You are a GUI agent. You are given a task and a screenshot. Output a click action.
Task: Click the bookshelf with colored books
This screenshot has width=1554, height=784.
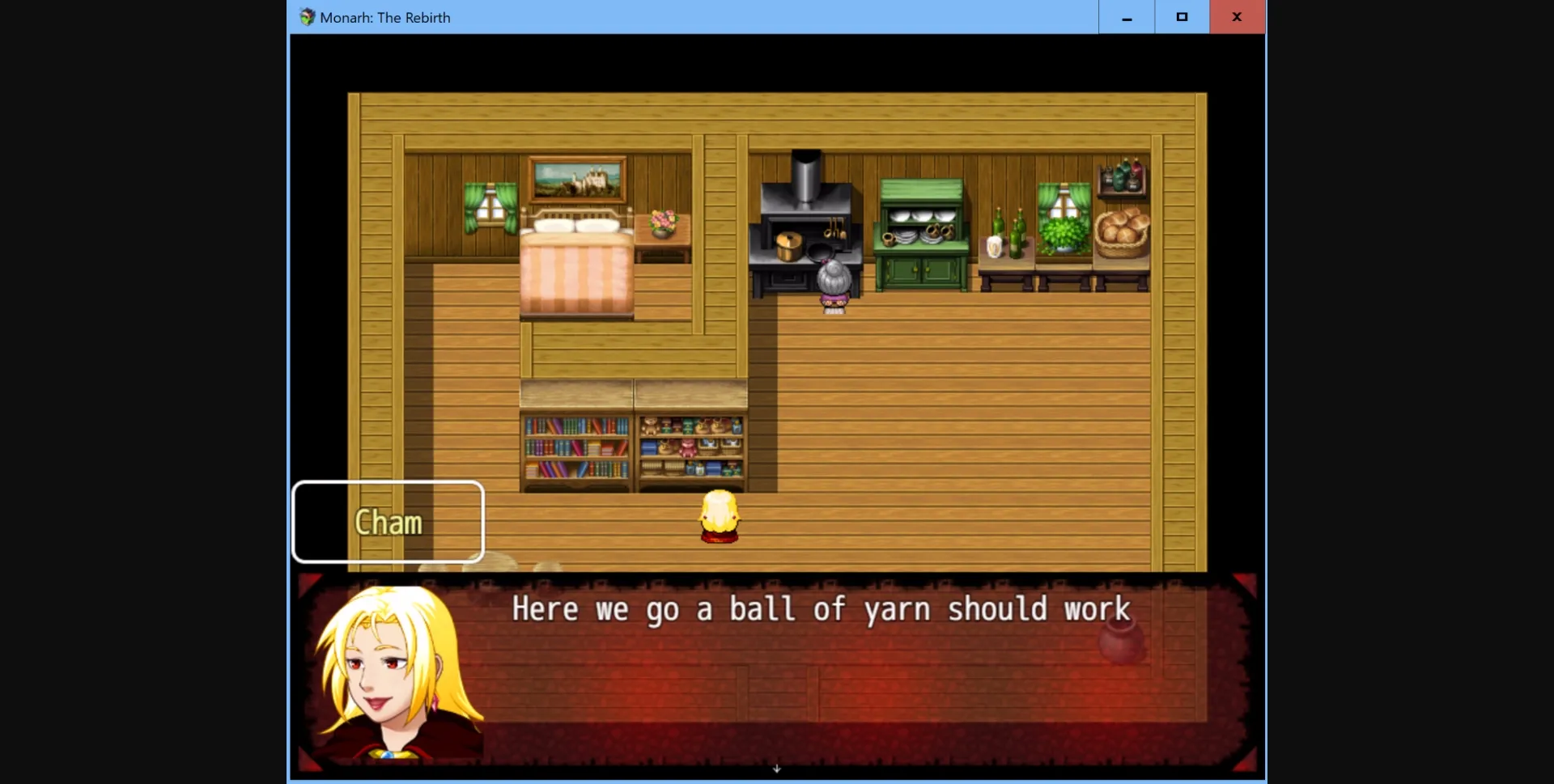pos(575,449)
